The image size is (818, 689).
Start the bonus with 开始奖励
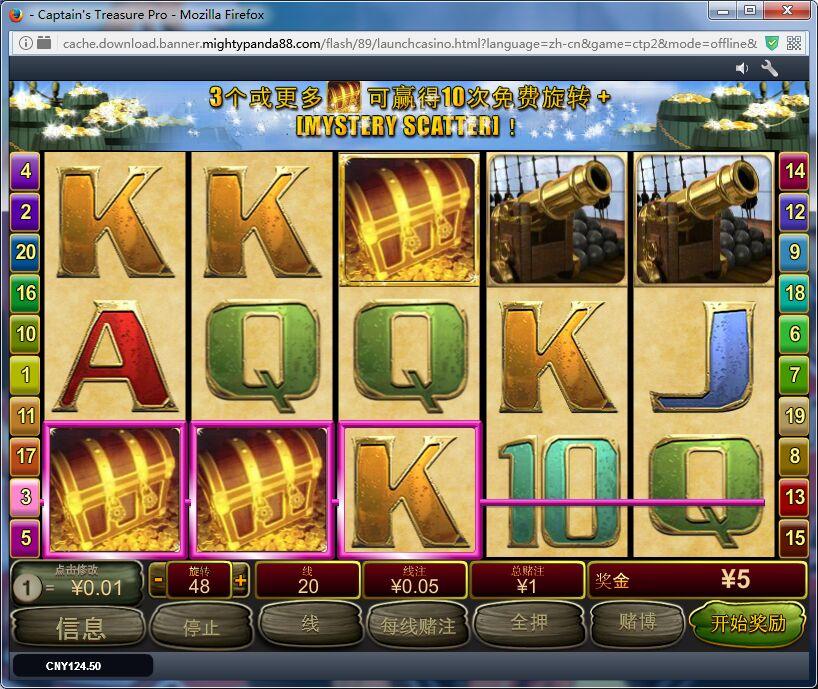[748, 624]
